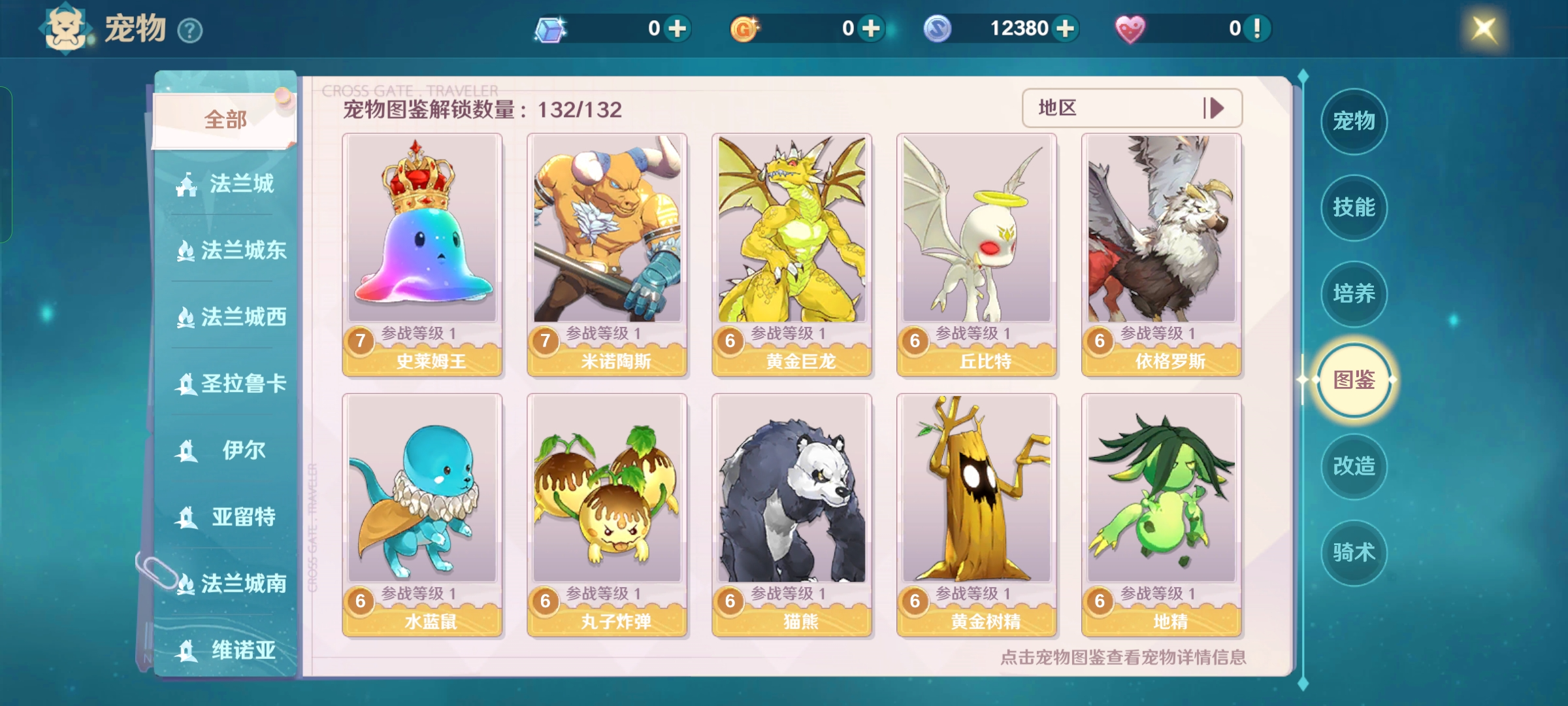This screenshot has width=1568, height=706.
Task: Open the 骑术 riding section
Action: [1354, 552]
